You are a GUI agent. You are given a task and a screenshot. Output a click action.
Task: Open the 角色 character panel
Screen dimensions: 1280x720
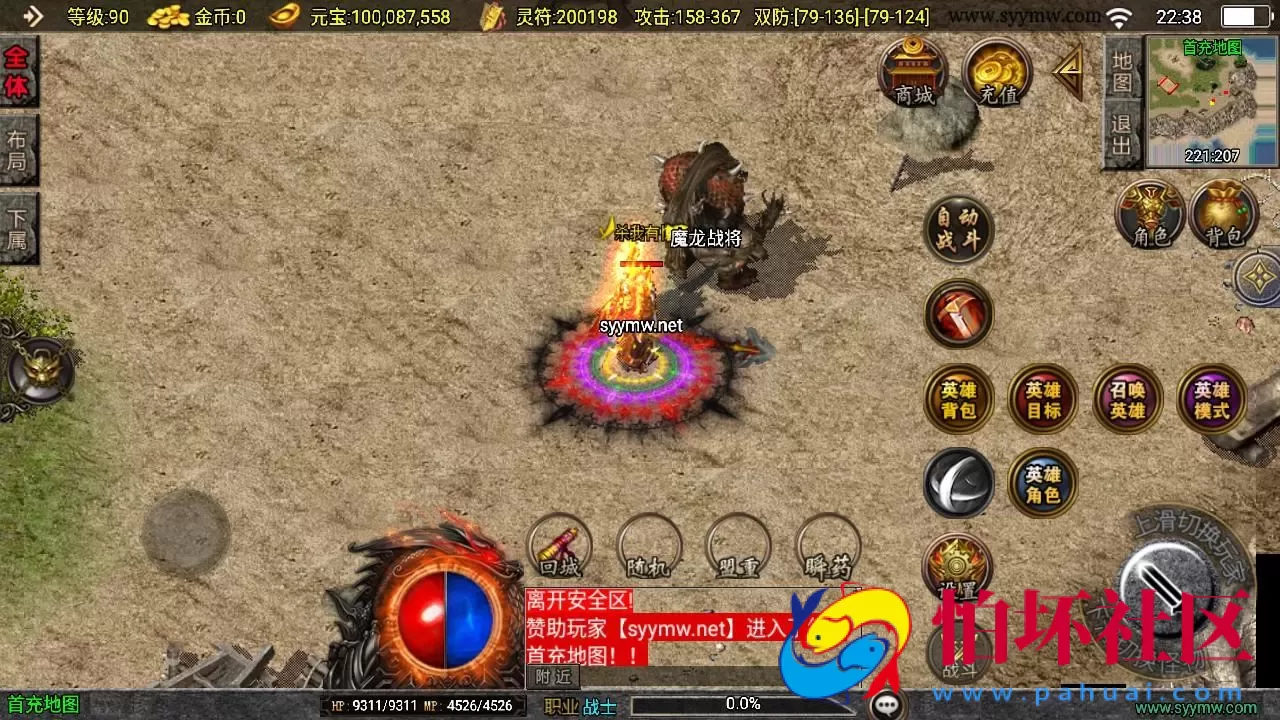[x=1148, y=215]
